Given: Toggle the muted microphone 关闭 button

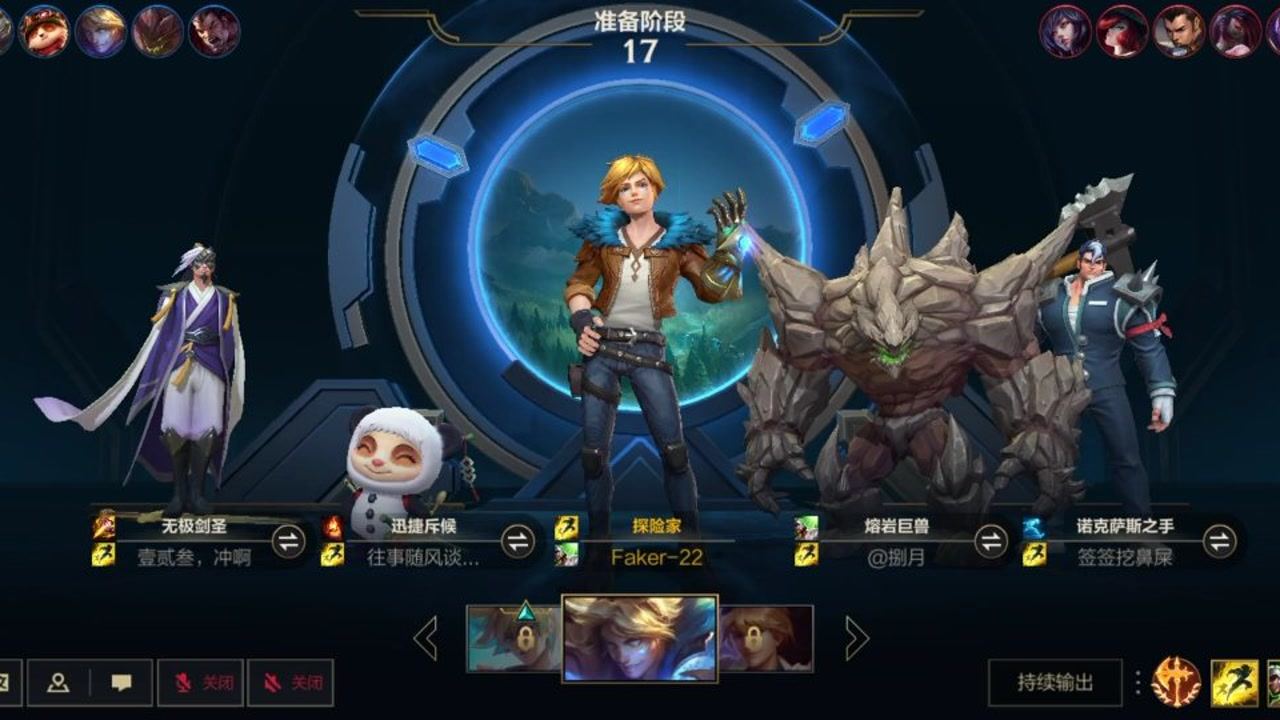Looking at the screenshot, I should [x=200, y=683].
